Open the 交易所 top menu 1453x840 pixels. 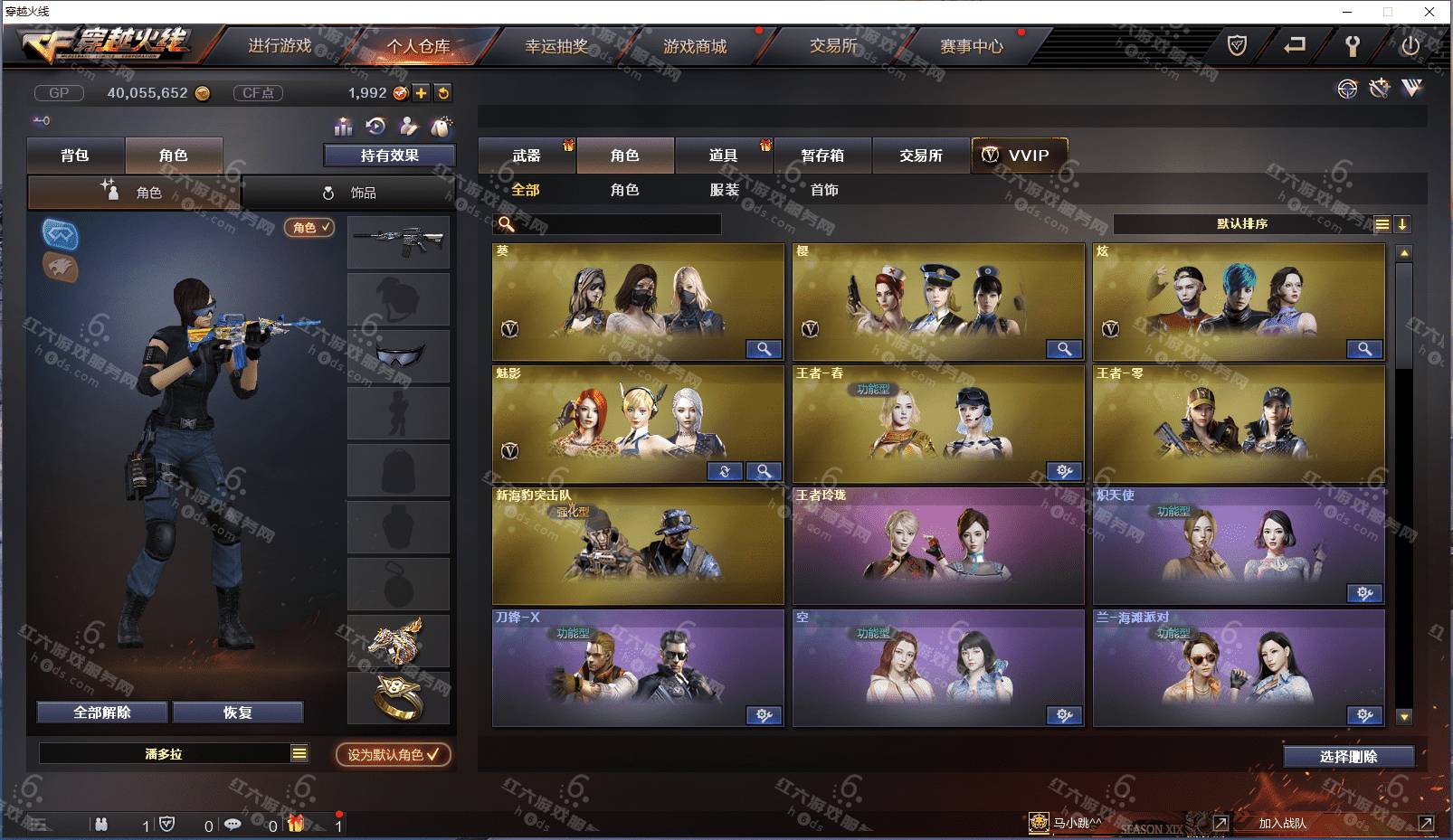tap(833, 46)
